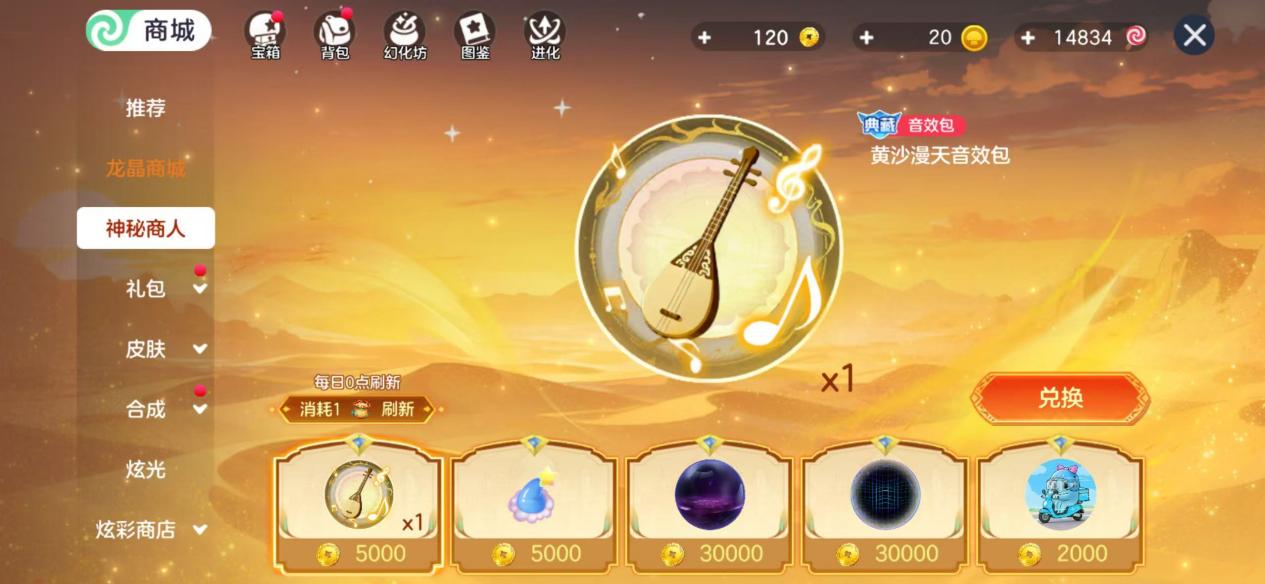Open the 幻化坊 workshop
The image size is (1265, 584).
pyautogui.click(x=405, y=35)
